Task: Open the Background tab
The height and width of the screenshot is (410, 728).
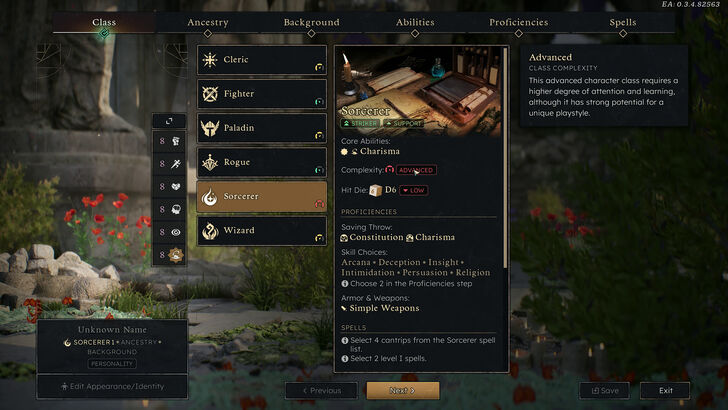Action: (311, 22)
